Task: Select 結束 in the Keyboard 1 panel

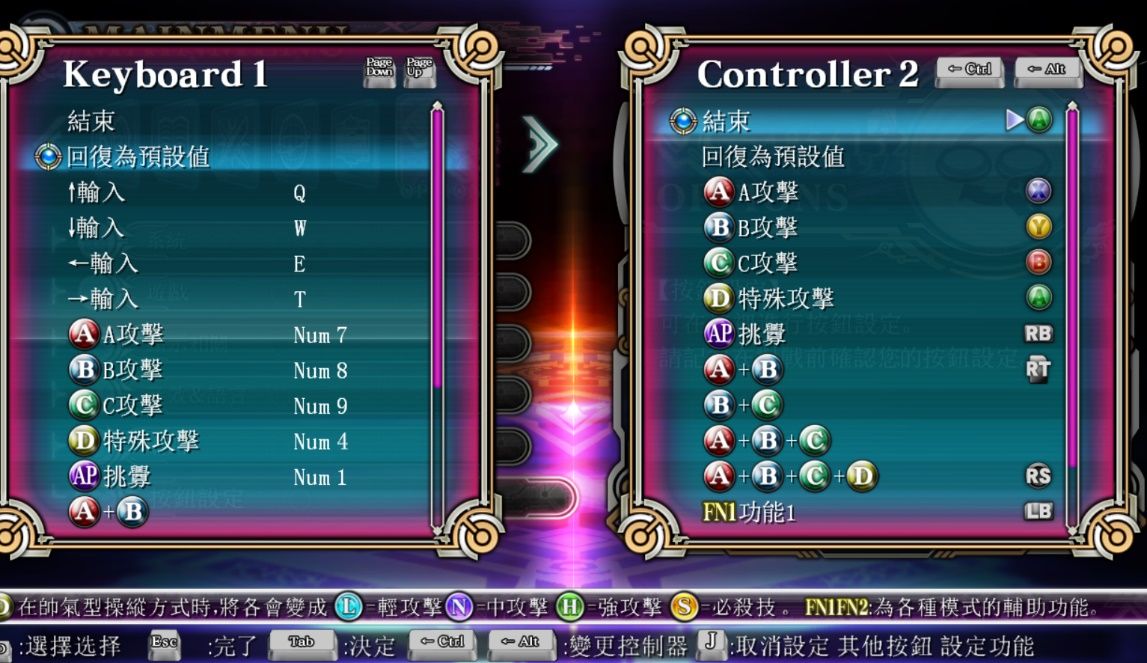Action: (91, 122)
